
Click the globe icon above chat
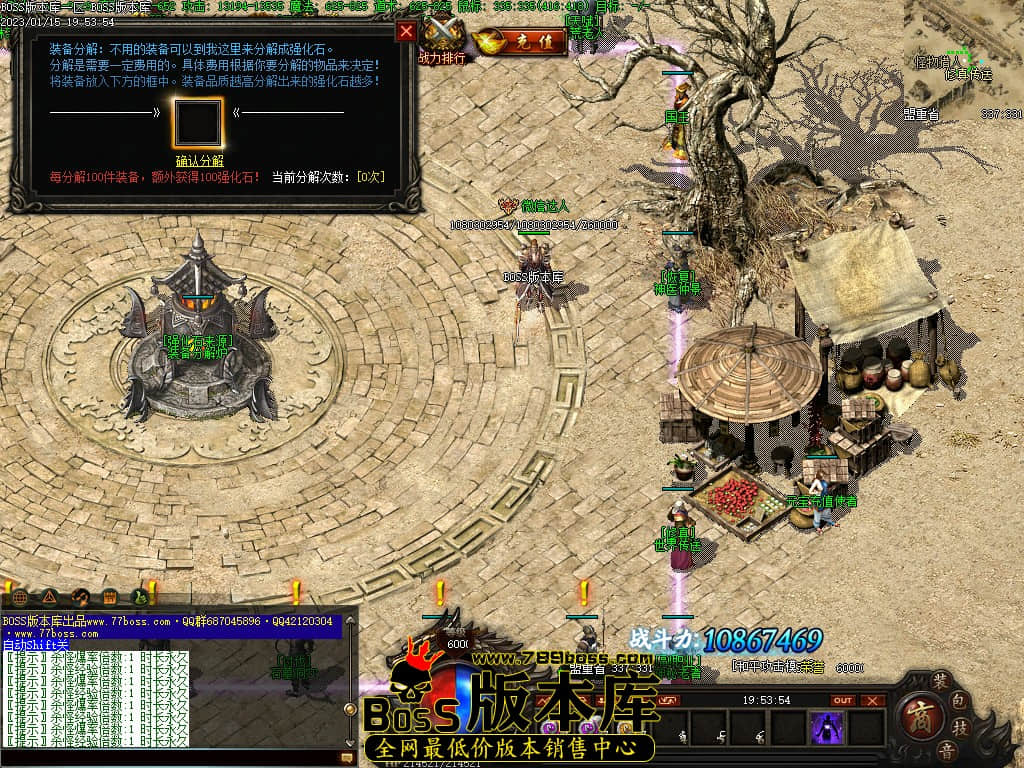(x=20, y=598)
